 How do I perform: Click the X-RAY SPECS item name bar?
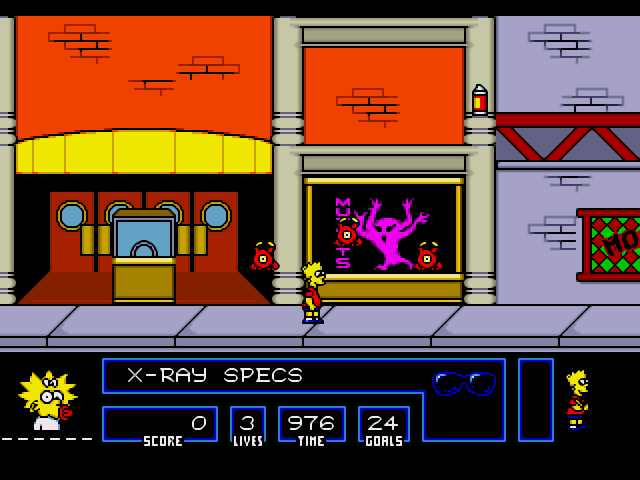click(x=215, y=376)
